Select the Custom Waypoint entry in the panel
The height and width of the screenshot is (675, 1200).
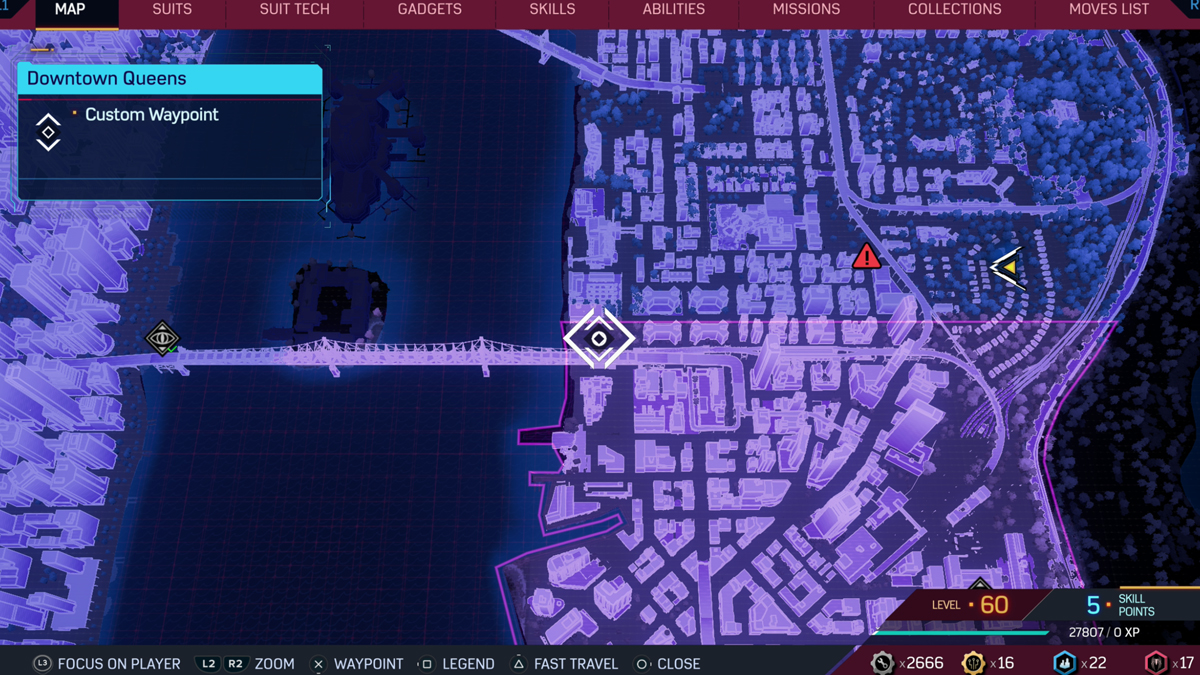(x=151, y=115)
